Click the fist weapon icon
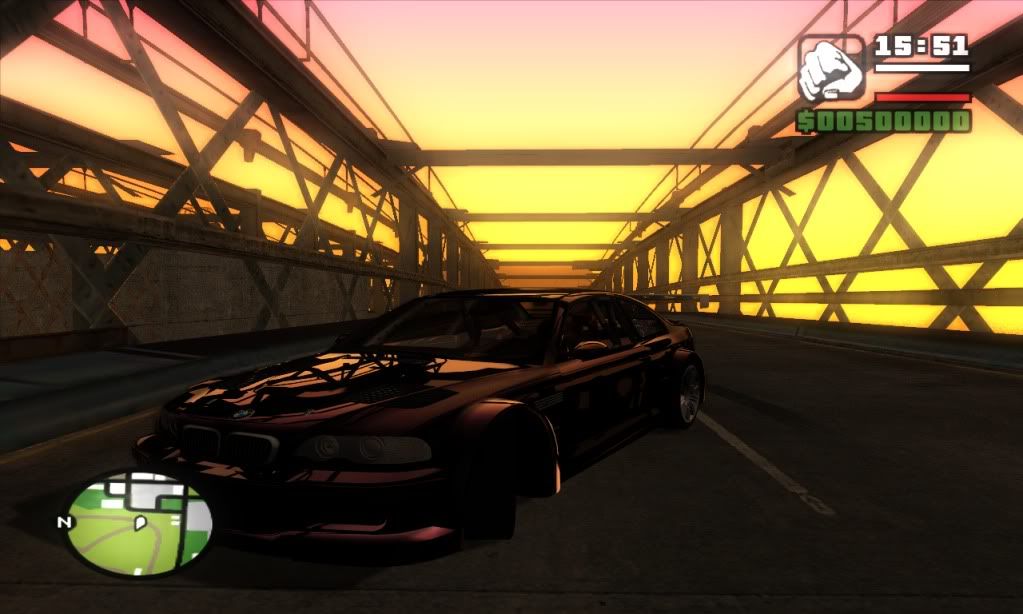 coord(831,67)
